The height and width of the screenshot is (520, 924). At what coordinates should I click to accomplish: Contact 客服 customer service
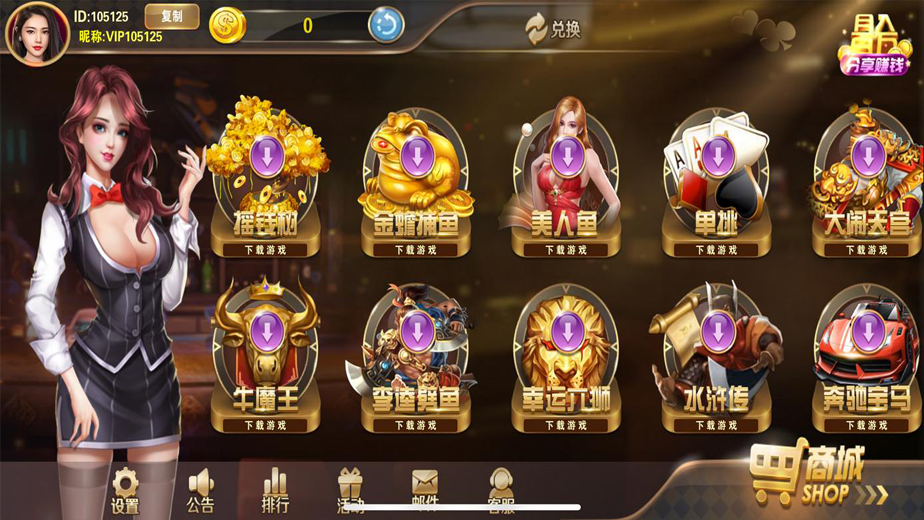(500, 491)
